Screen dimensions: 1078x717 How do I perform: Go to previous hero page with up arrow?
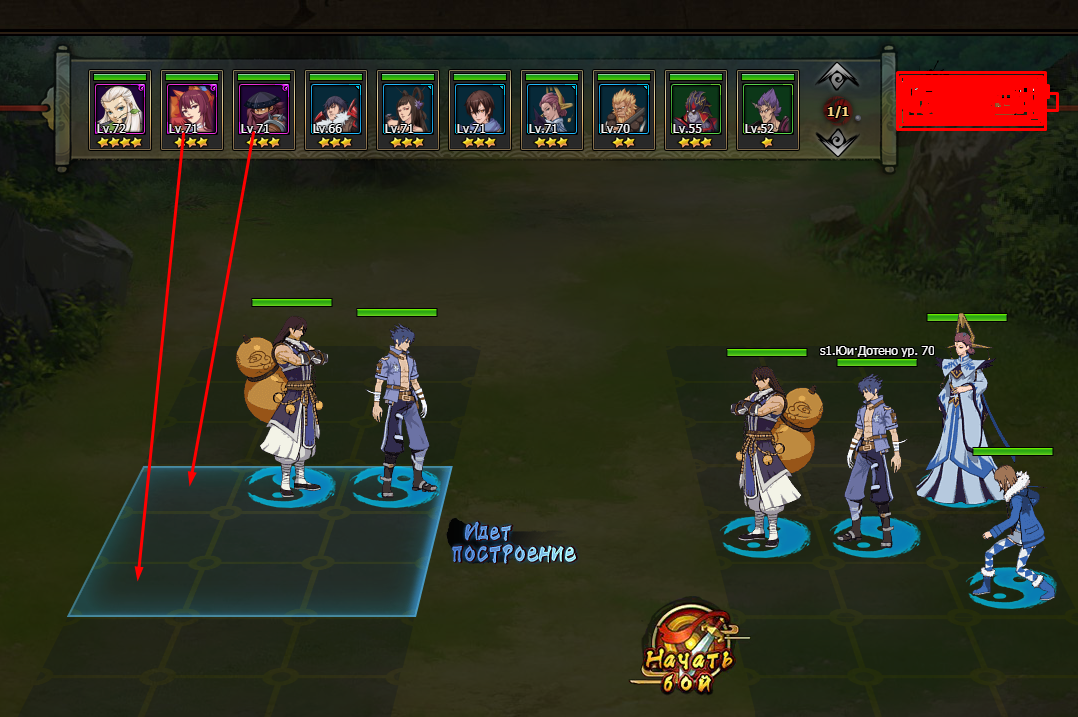837,77
